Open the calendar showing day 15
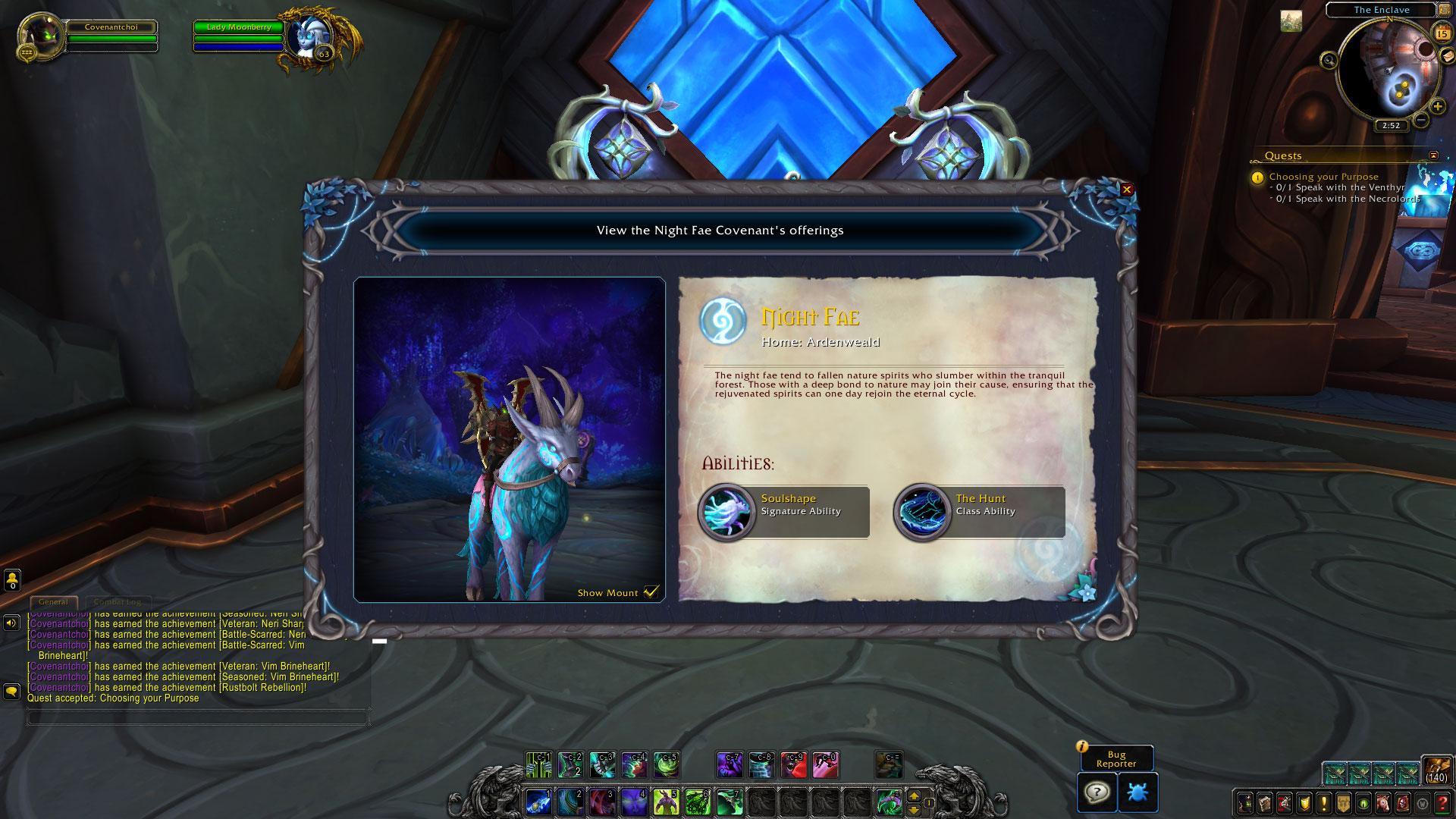This screenshot has width=1456, height=819. (x=1442, y=33)
